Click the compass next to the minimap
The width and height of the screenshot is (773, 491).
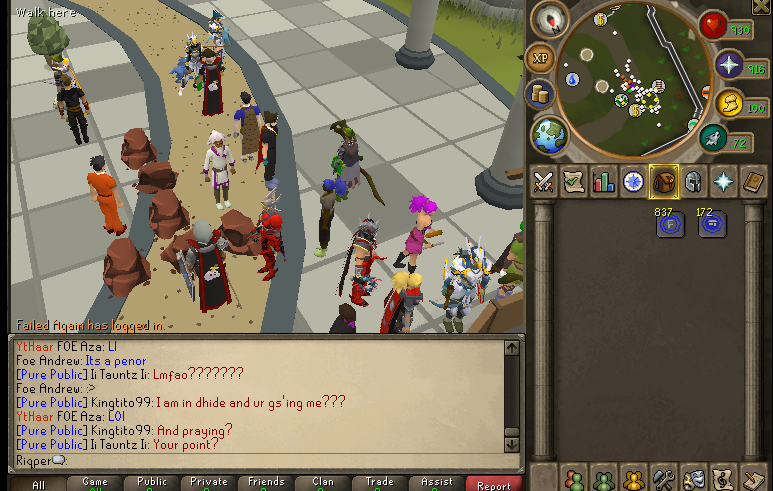tap(551, 18)
